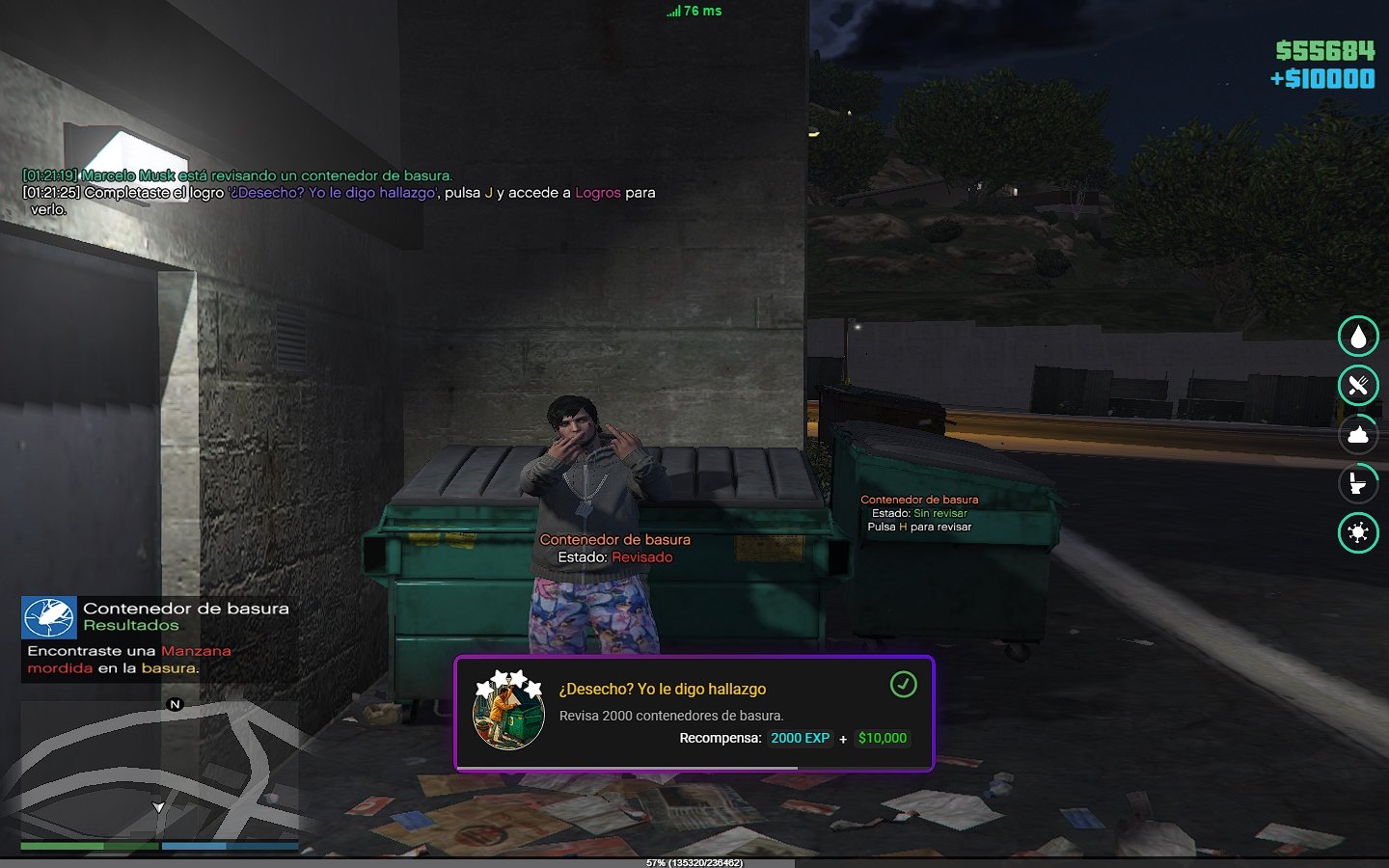Open the minimap
This screenshot has height=868, width=1389.
click(159, 770)
